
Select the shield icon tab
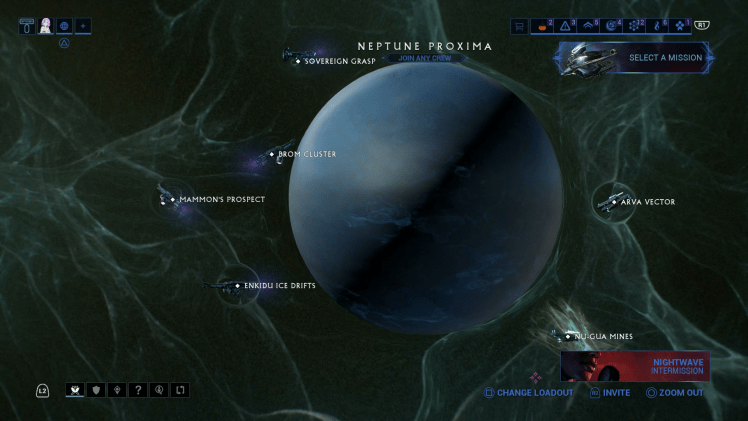96,390
